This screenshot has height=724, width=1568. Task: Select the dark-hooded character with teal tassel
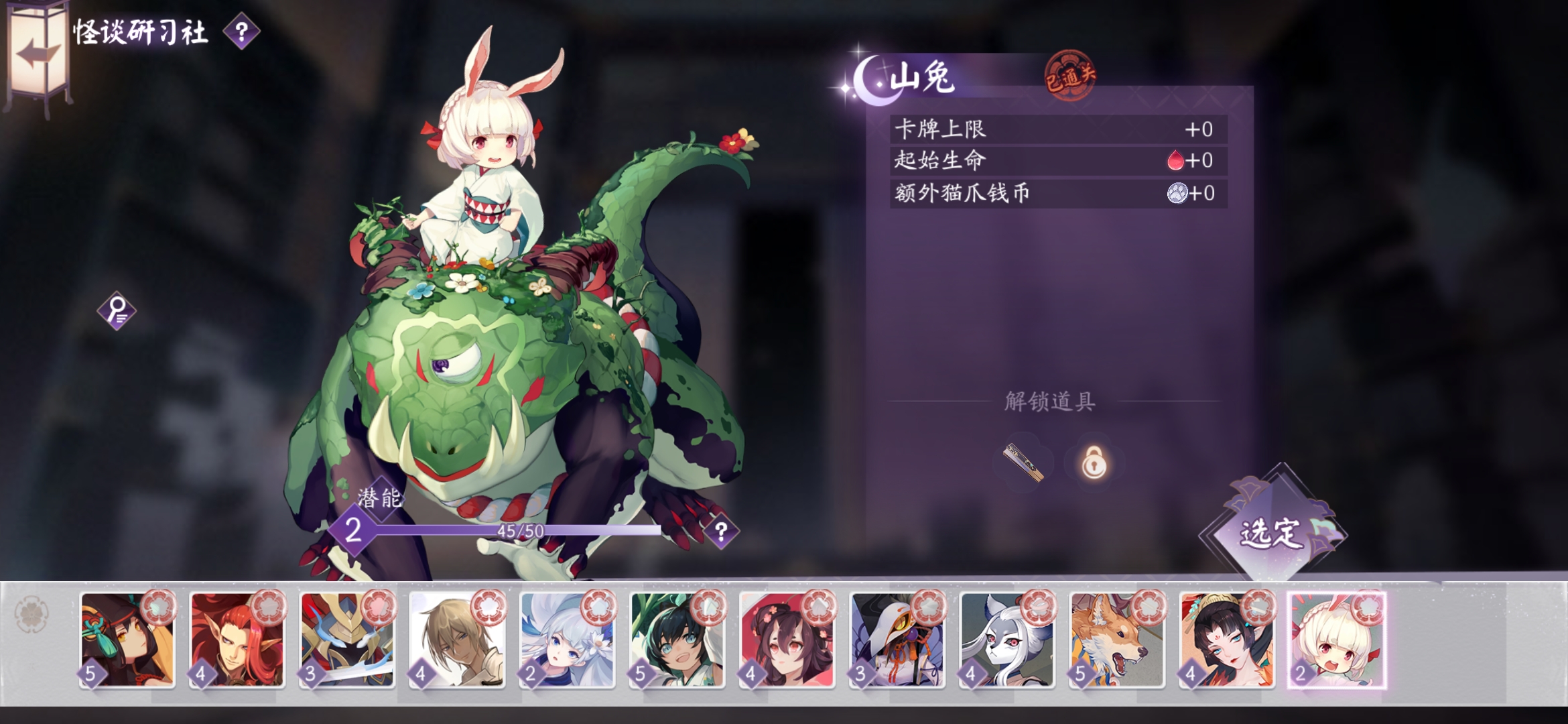[x=127, y=640]
